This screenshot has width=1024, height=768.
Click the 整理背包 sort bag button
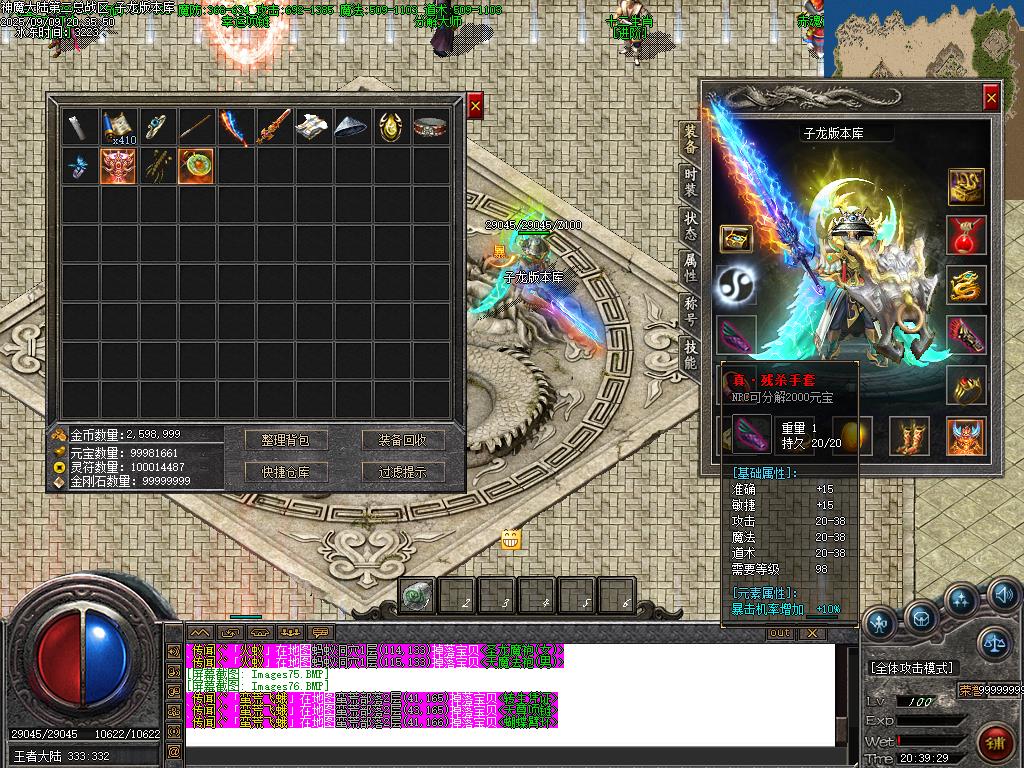point(286,440)
